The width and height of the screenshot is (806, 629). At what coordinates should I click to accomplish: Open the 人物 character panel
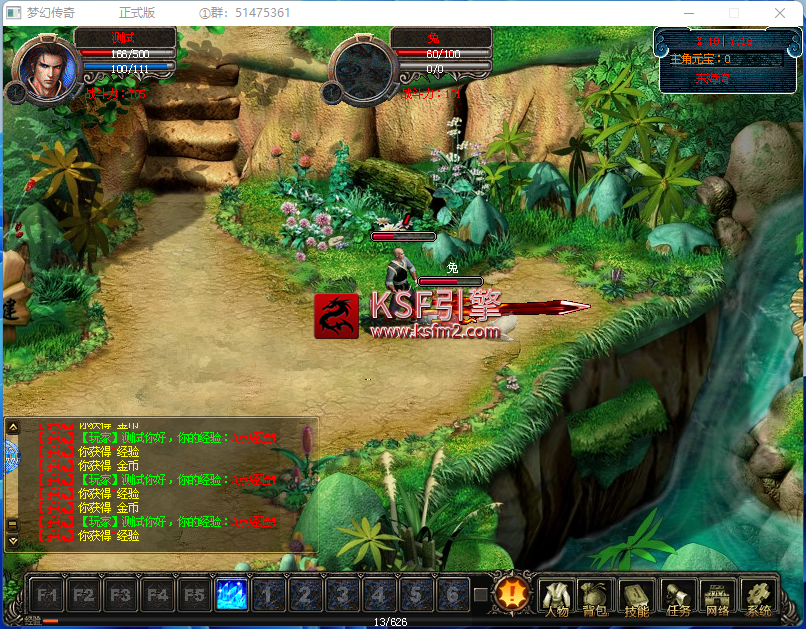[556, 597]
